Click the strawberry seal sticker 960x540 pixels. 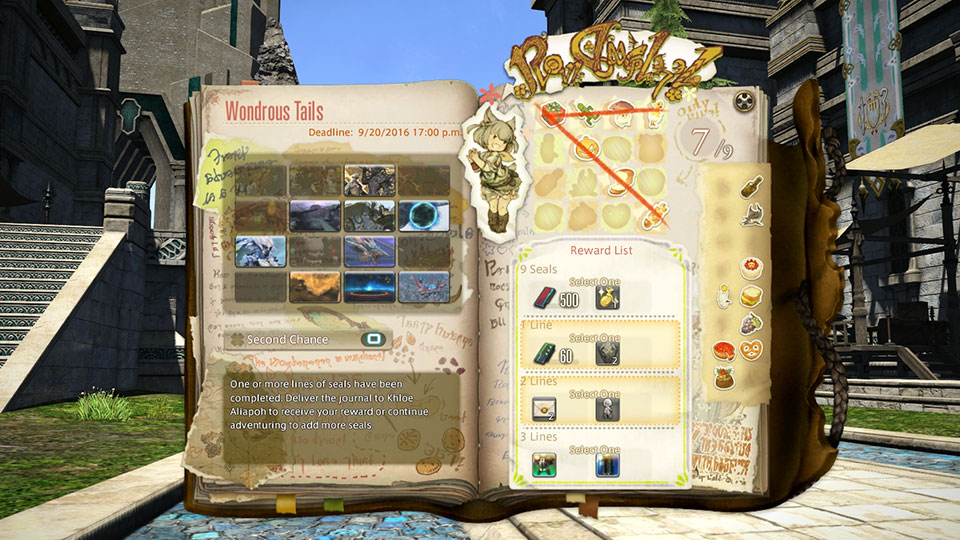click(552, 115)
